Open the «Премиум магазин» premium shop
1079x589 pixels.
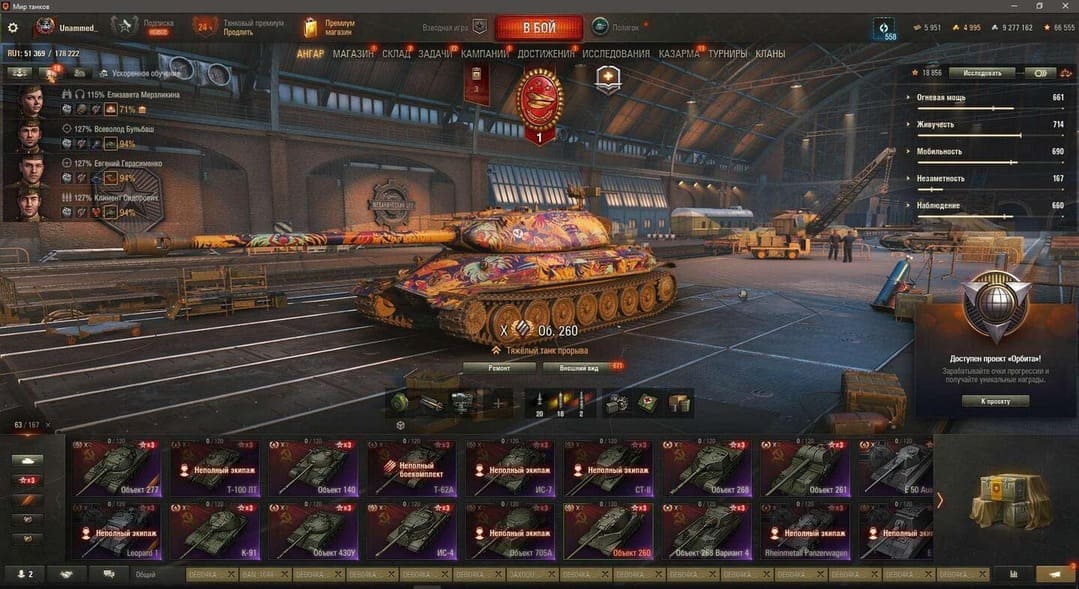pos(329,27)
